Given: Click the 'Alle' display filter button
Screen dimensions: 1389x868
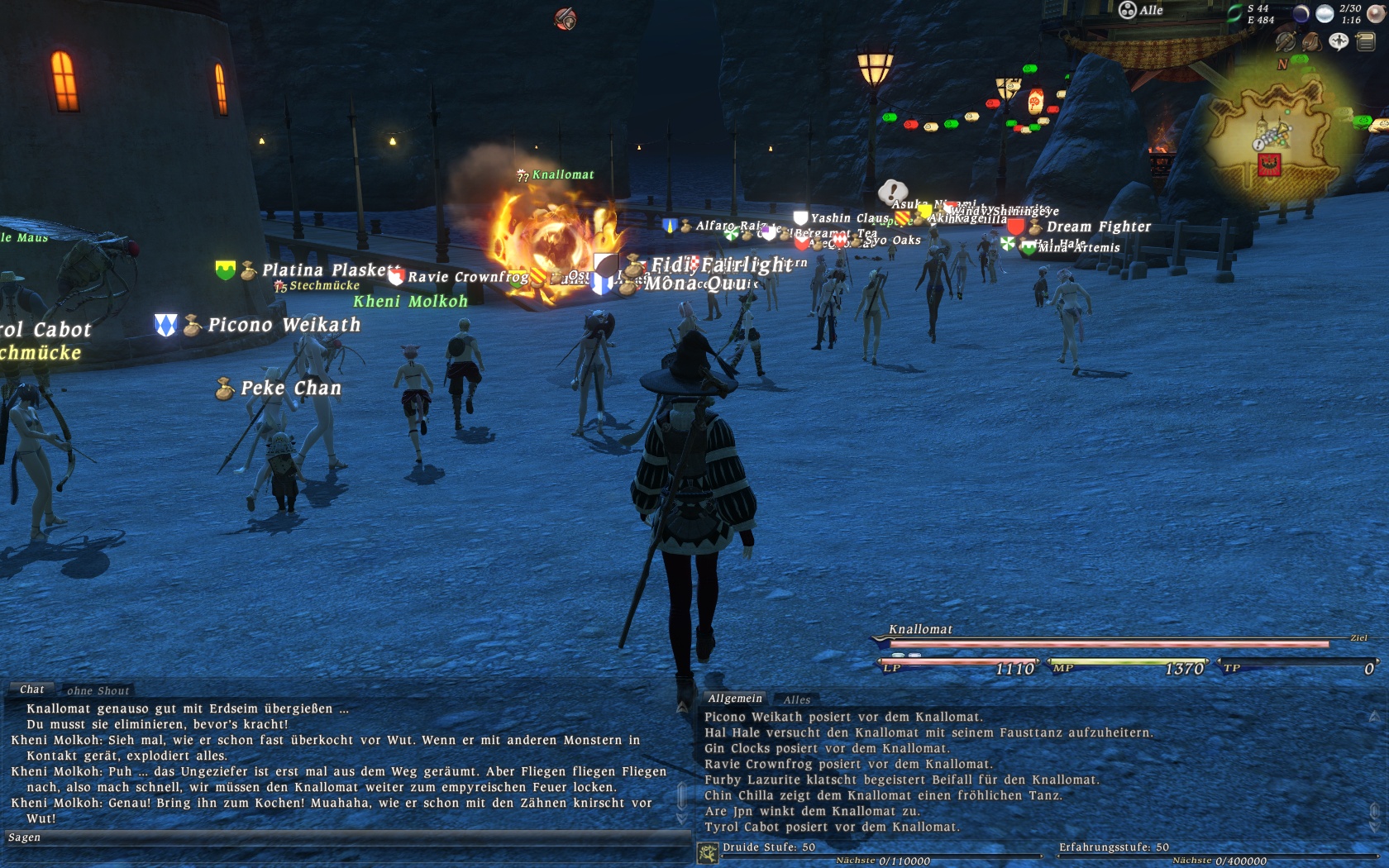Looking at the screenshot, I should point(1141,10).
